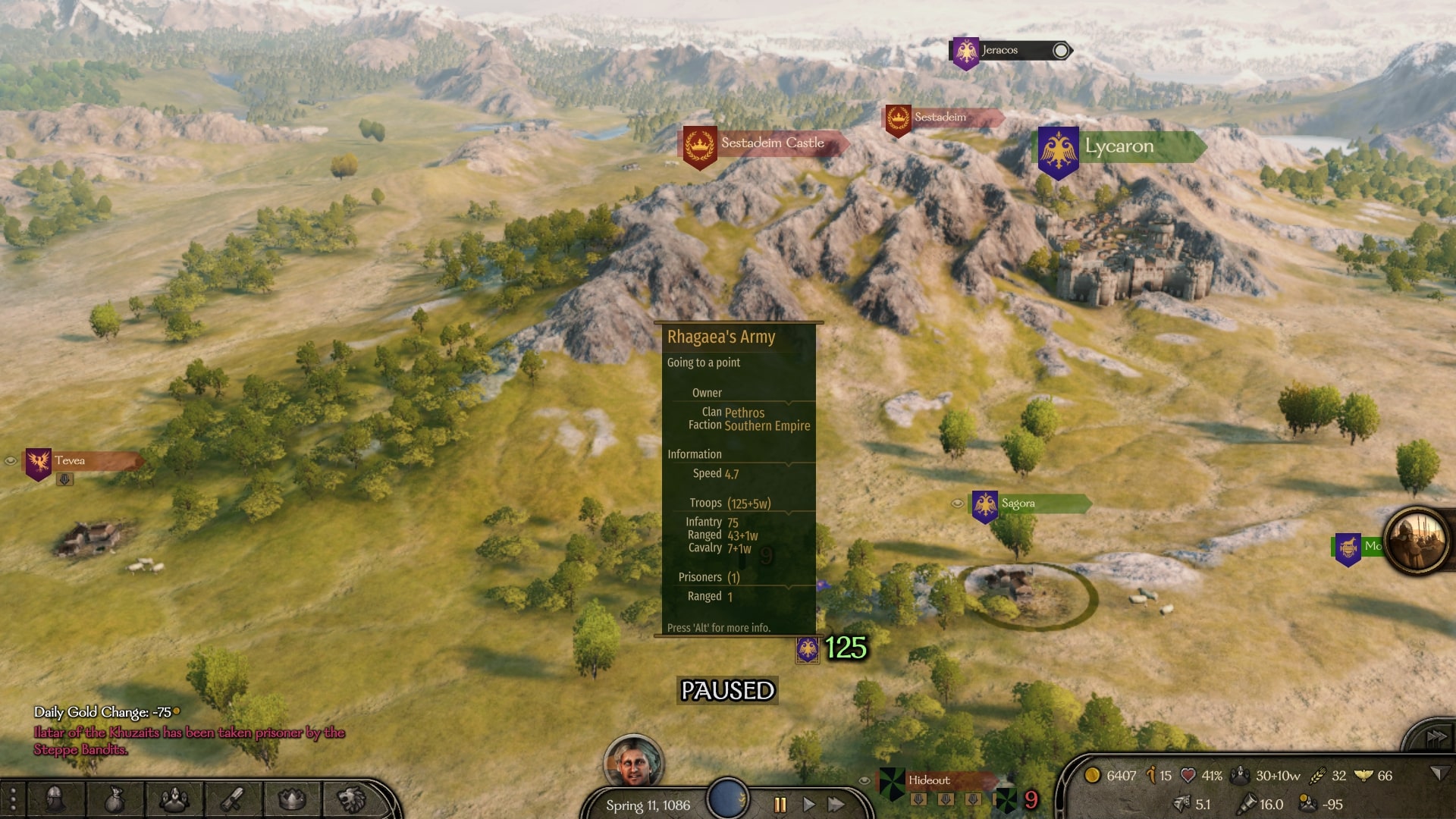Select the Hideout map label
The image size is (1456, 819).
pos(930,780)
